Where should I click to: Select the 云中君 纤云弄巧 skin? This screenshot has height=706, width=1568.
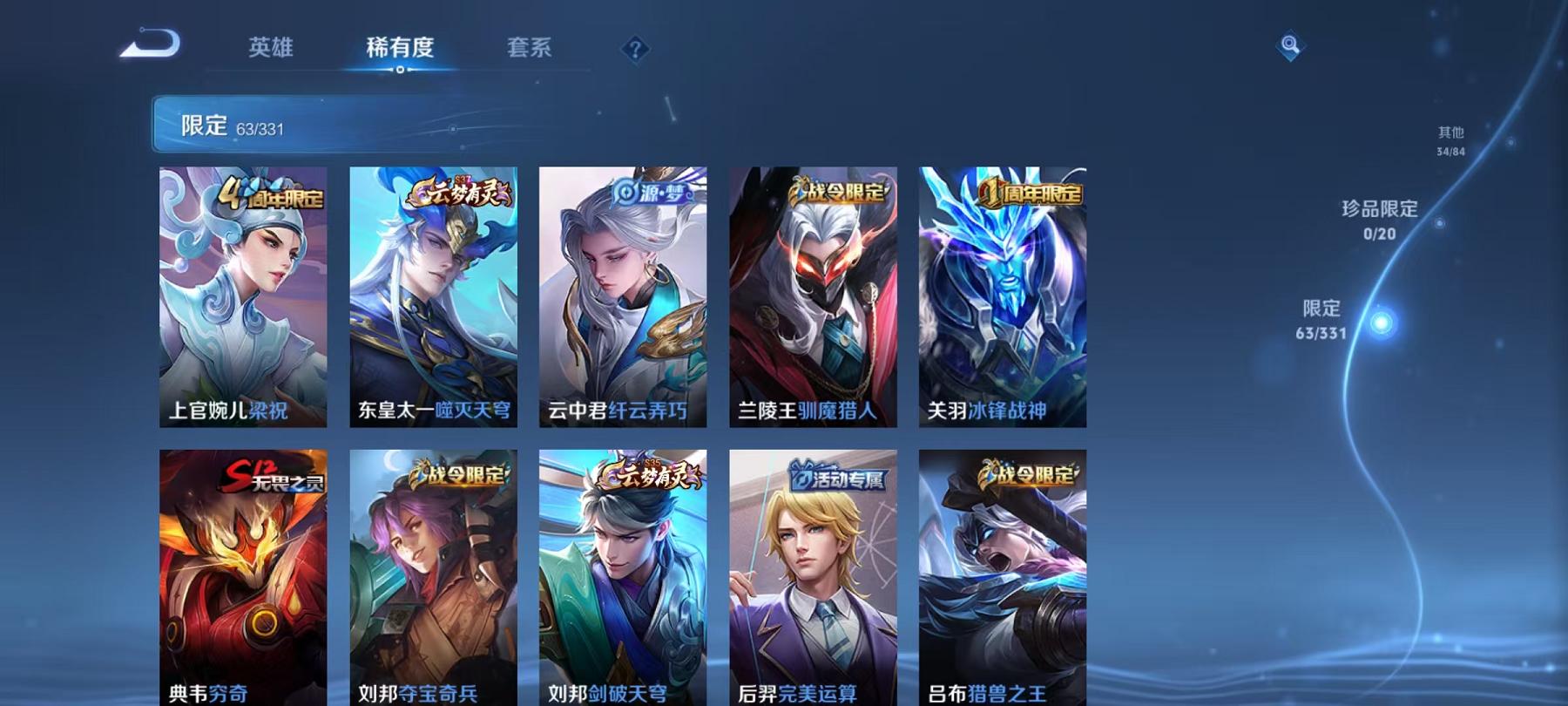pos(622,296)
